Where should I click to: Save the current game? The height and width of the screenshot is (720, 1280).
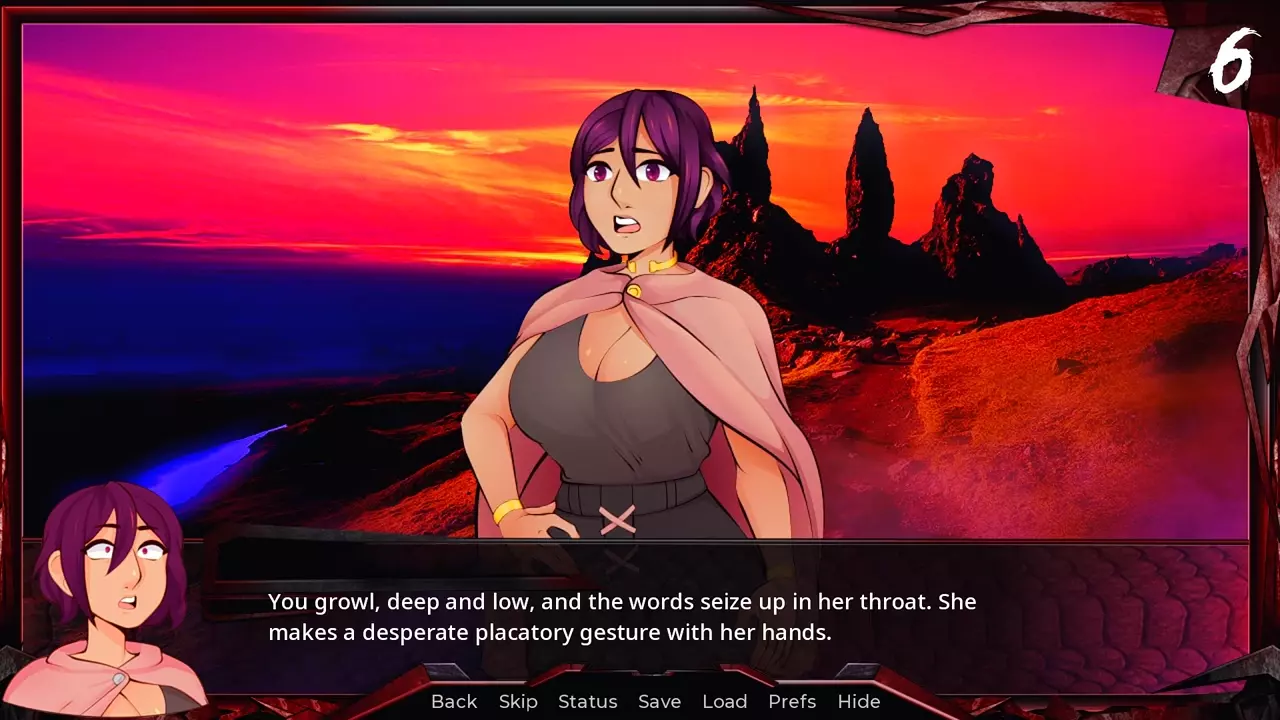[659, 701]
